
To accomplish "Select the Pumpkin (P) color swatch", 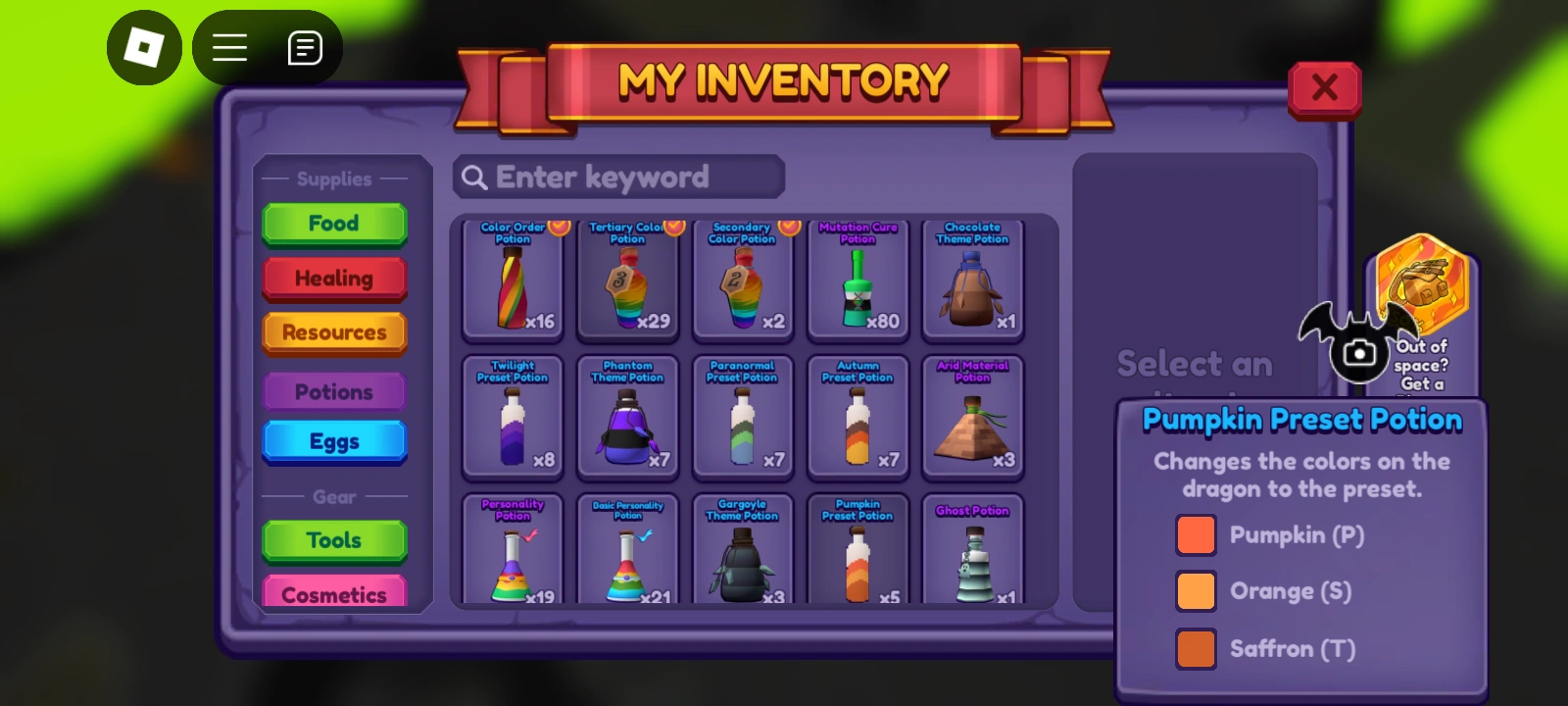I will click(1196, 535).
